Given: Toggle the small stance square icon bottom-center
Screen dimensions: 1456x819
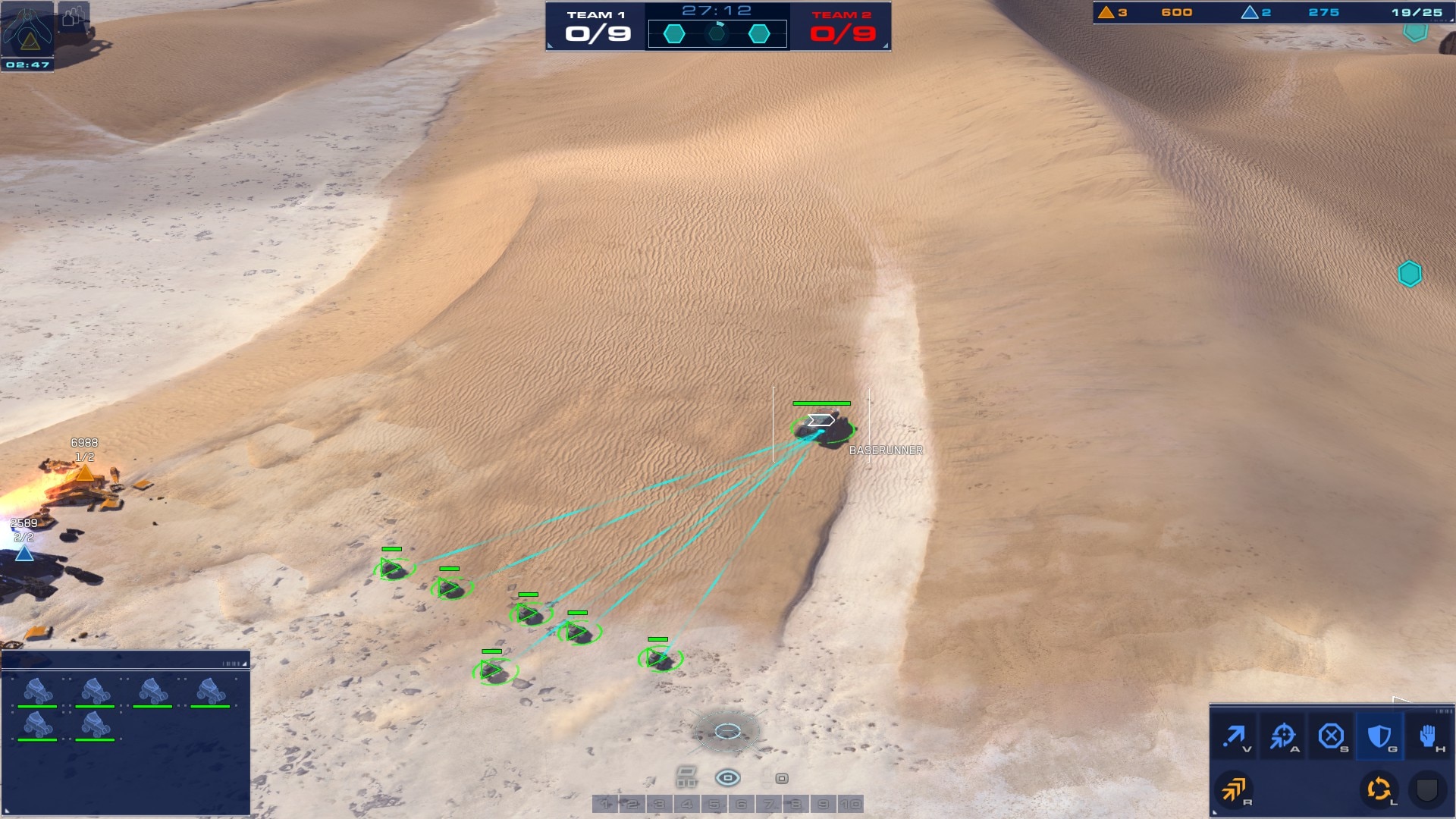Looking at the screenshot, I should click(781, 778).
